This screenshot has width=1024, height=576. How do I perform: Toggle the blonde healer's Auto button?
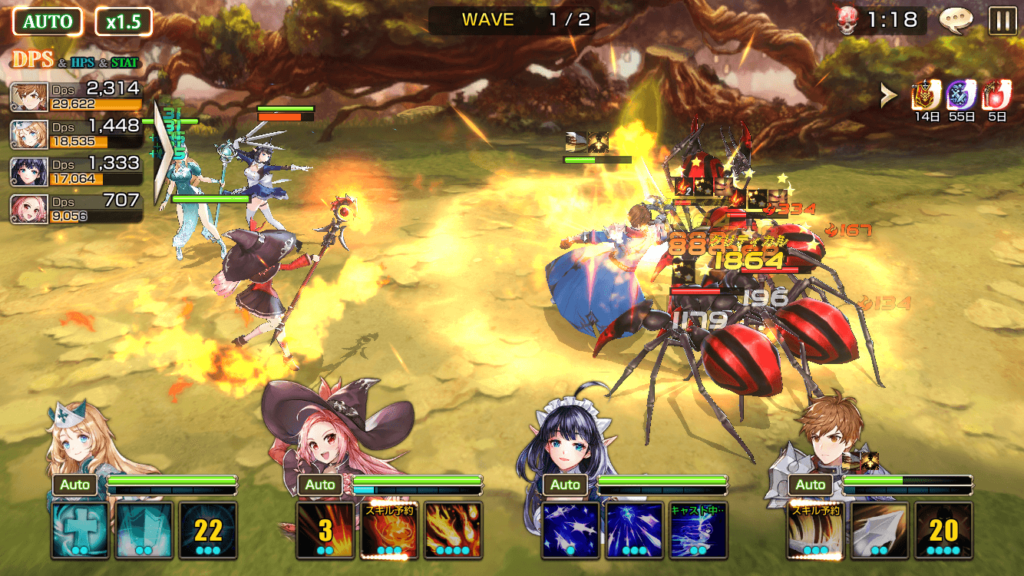[x=75, y=485]
